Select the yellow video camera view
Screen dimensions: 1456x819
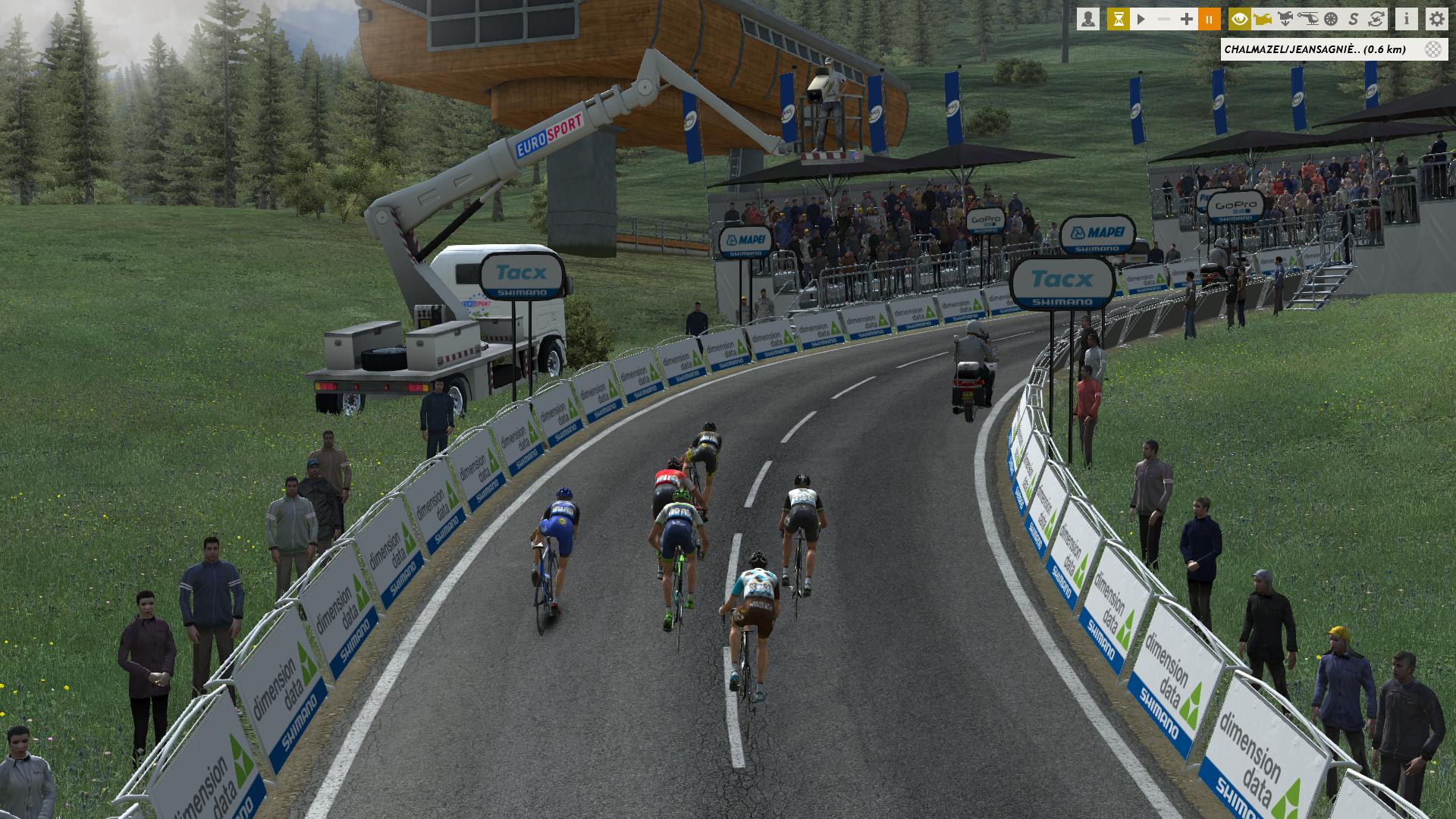click(1263, 19)
